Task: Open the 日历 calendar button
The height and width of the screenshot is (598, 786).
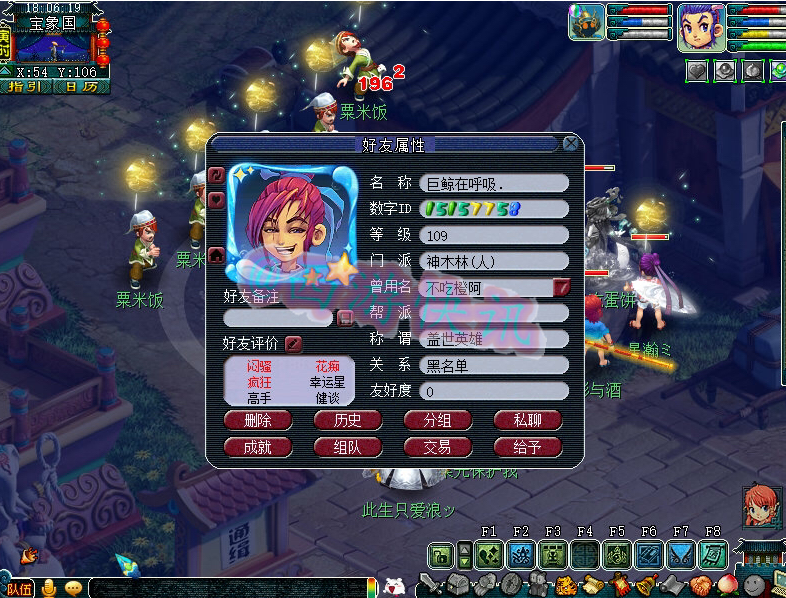Action: pyautogui.click(x=76, y=87)
